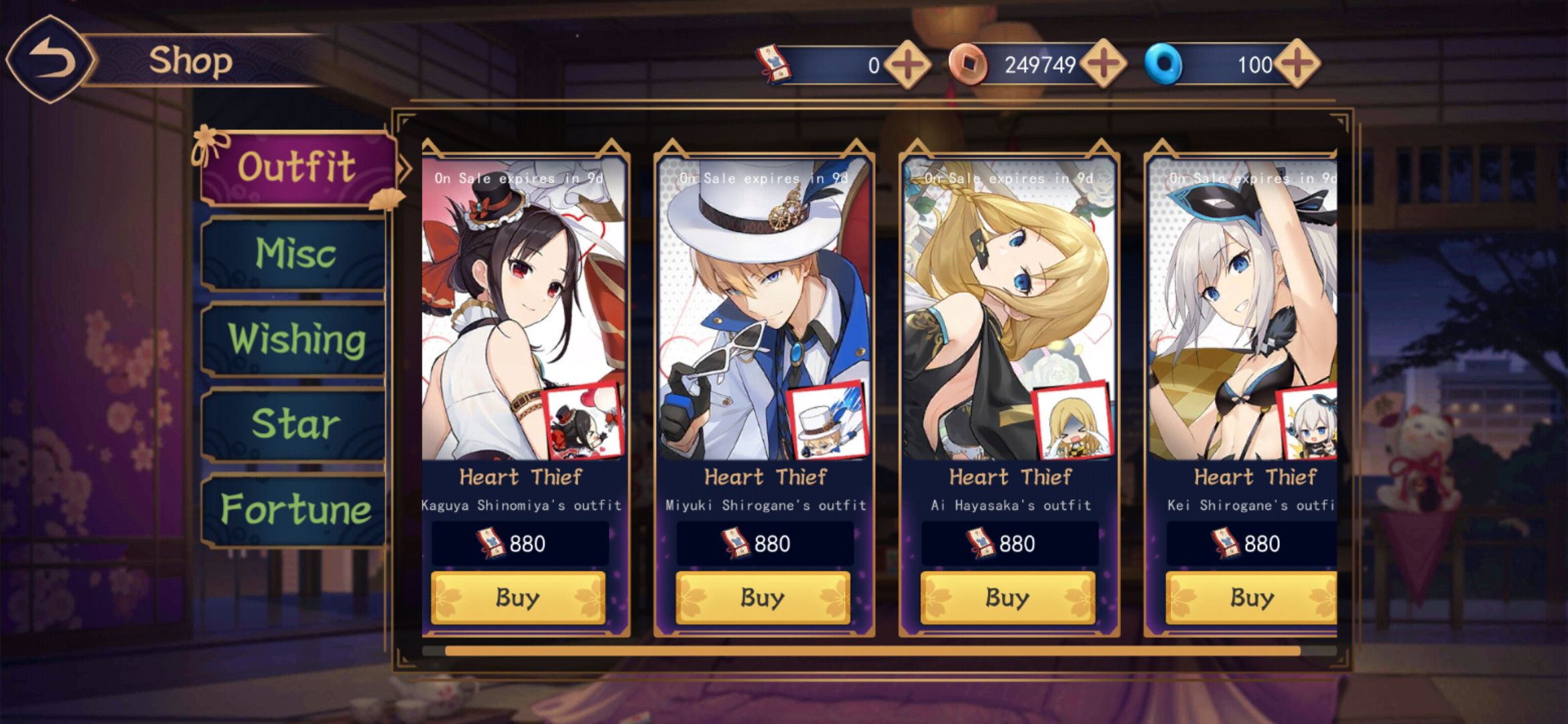Show the Star shop category
Screen dimensions: 1568x724
(x=295, y=424)
